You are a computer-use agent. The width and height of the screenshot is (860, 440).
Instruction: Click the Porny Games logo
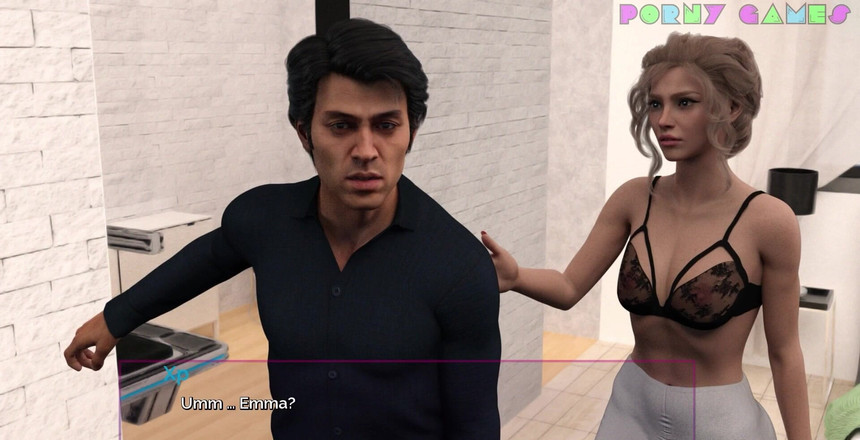click(x=734, y=14)
